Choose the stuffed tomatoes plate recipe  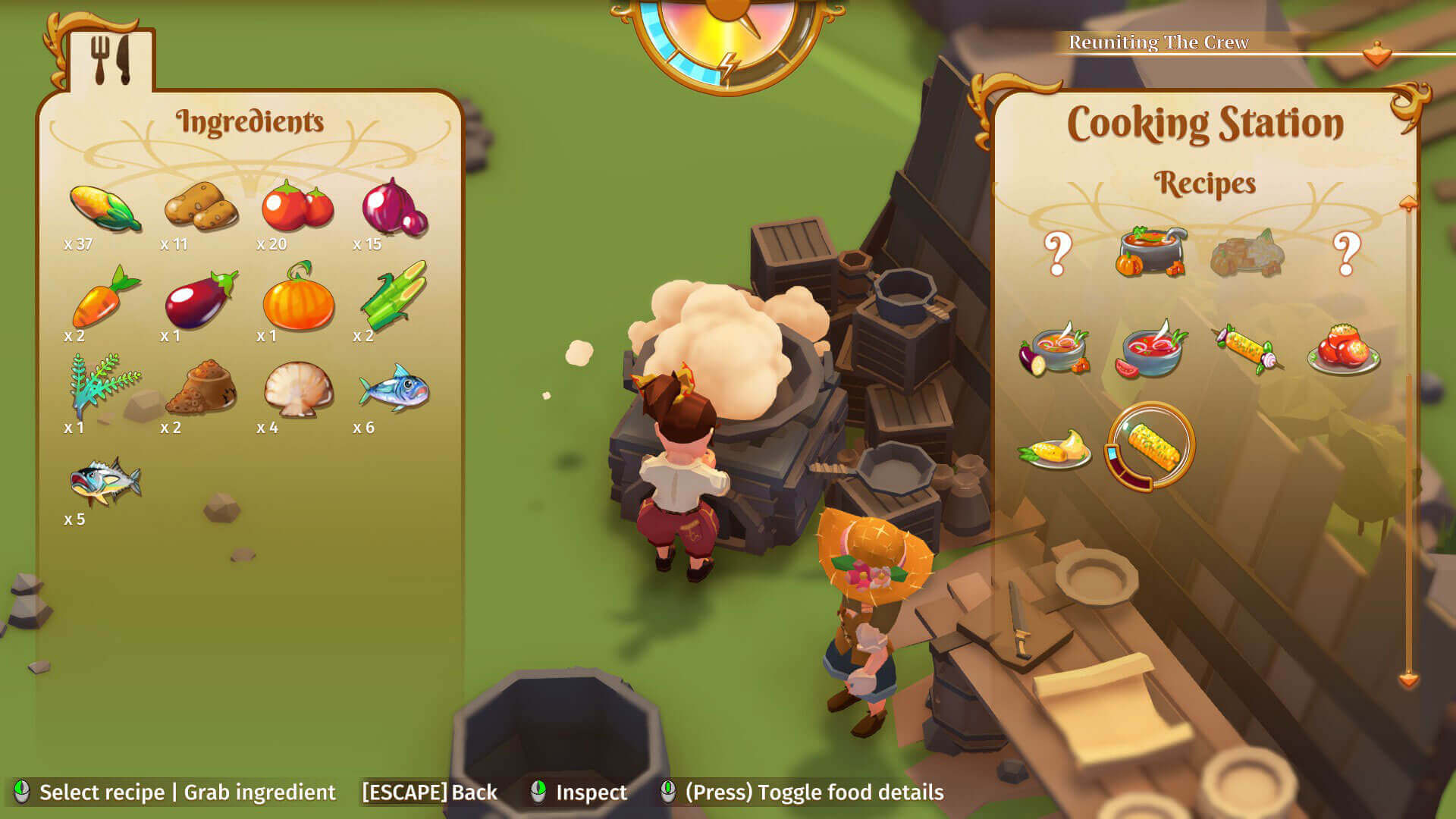point(1343,350)
